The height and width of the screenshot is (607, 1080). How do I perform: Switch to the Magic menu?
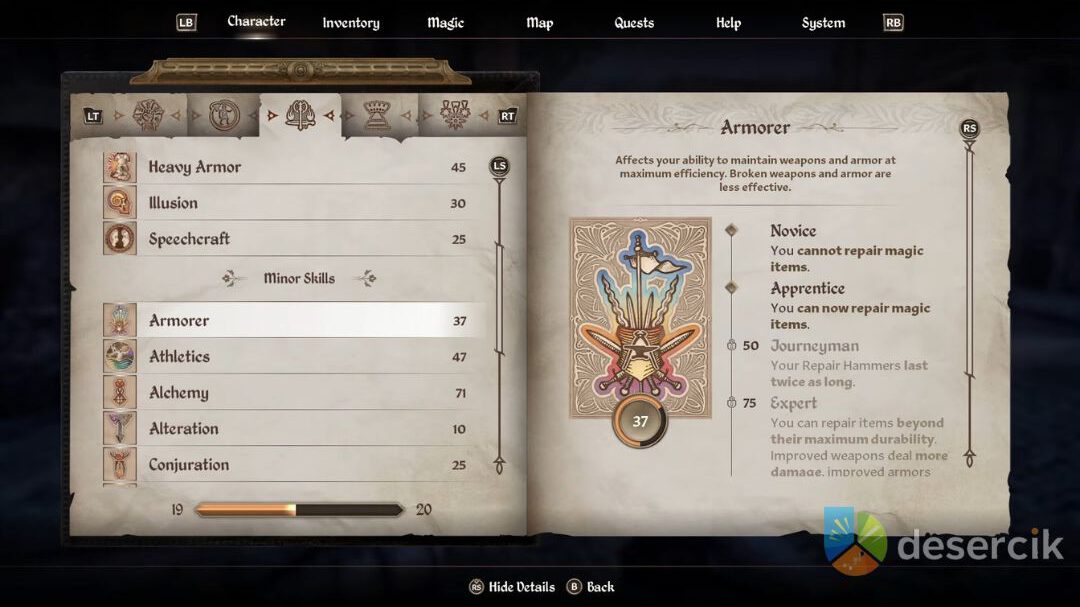click(445, 23)
